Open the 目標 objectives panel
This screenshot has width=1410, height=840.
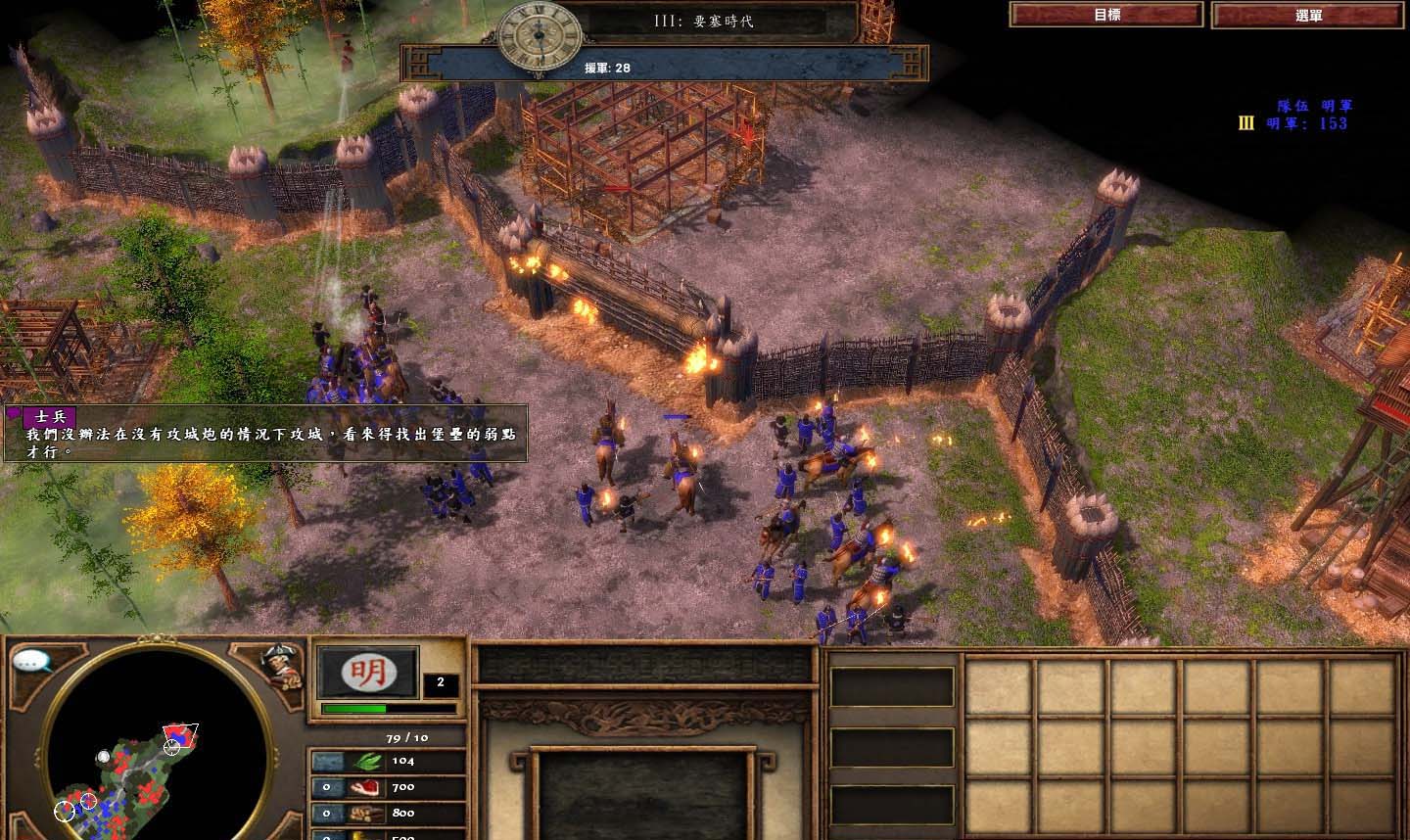coord(1106,15)
